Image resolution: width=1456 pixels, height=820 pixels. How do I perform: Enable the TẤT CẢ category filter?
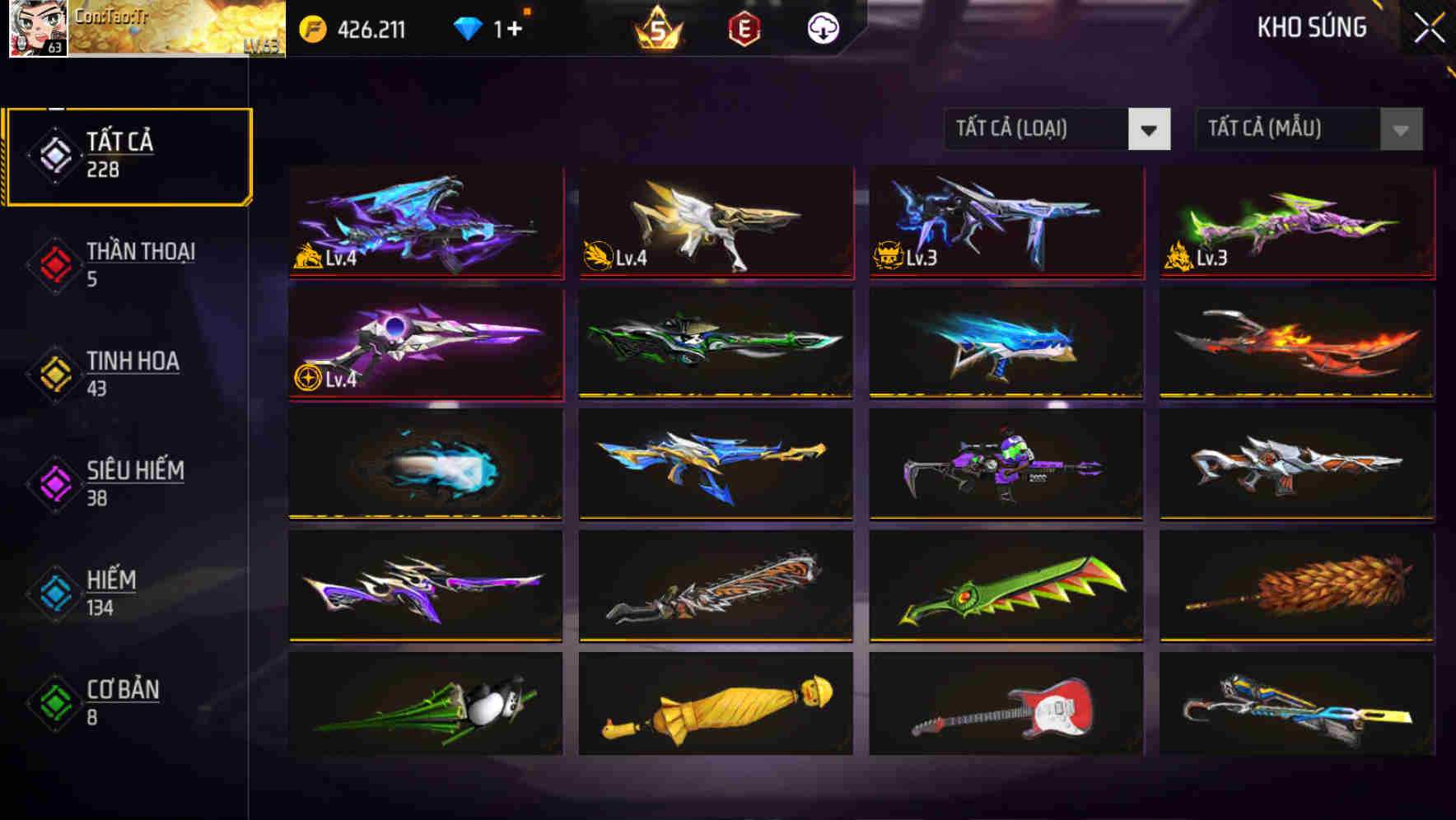(128, 155)
